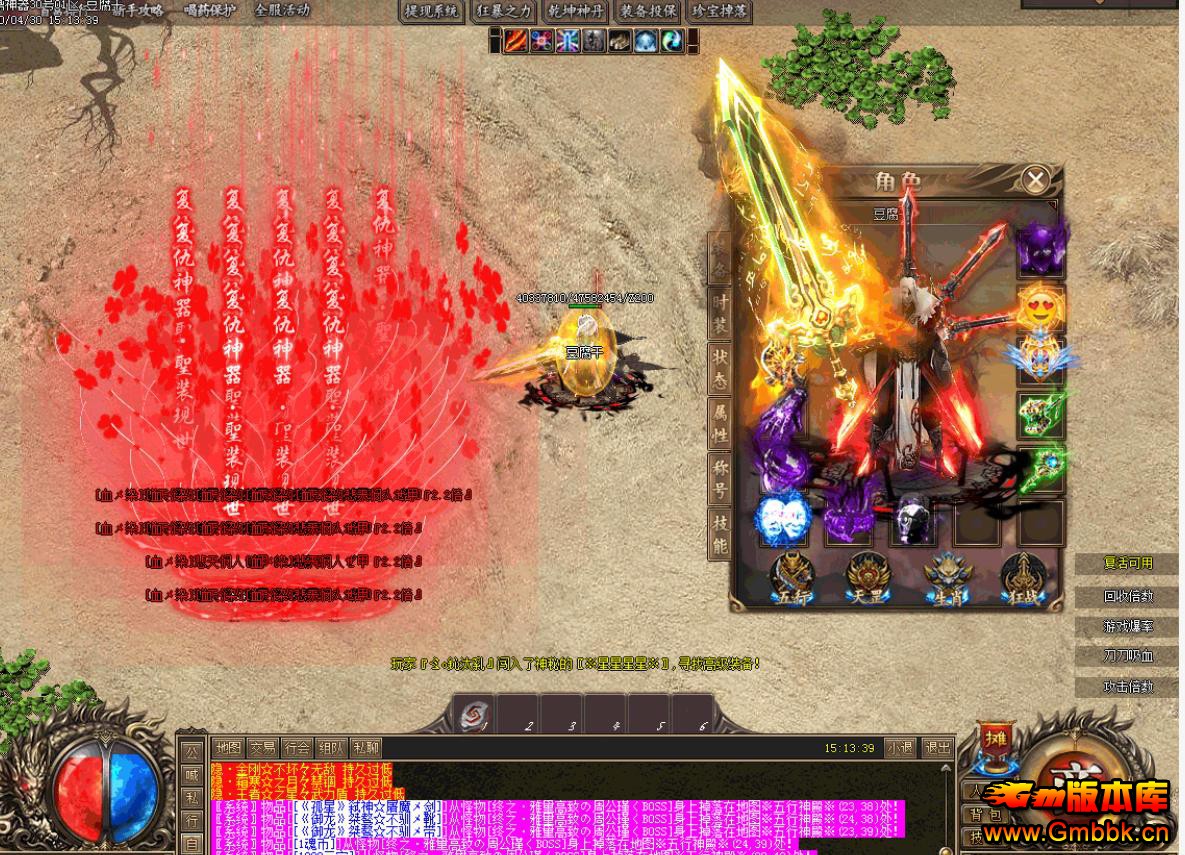The height and width of the screenshot is (855, 1185).
Task: Select the heart-eyes emoji equipment slot
Action: click(x=1040, y=307)
